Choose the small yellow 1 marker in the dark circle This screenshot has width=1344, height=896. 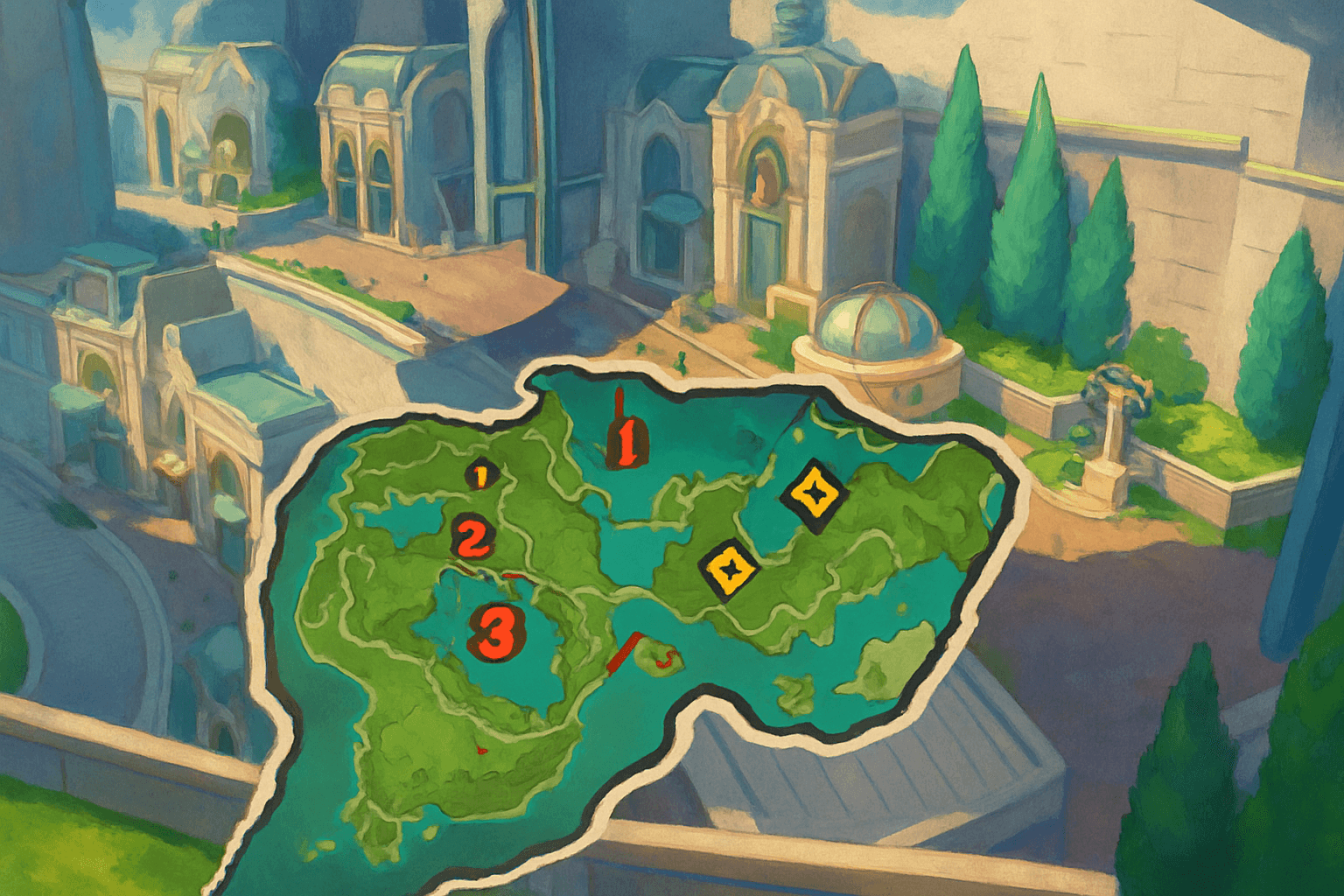[480, 475]
